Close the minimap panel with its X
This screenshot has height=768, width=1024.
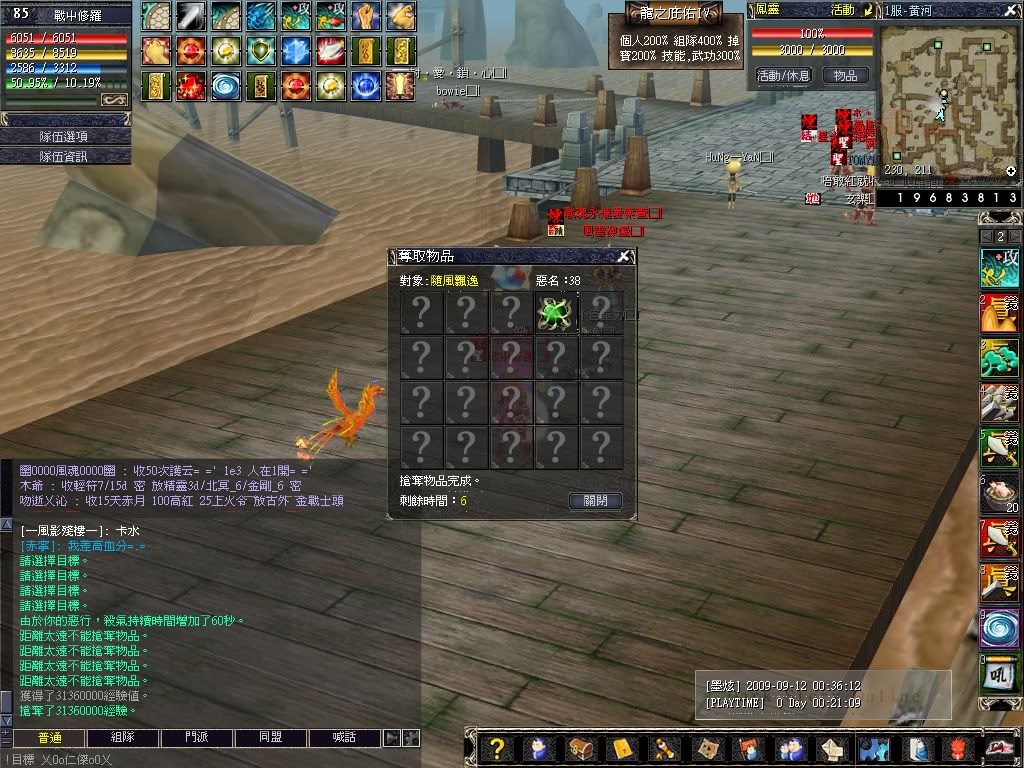click(1013, 9)
